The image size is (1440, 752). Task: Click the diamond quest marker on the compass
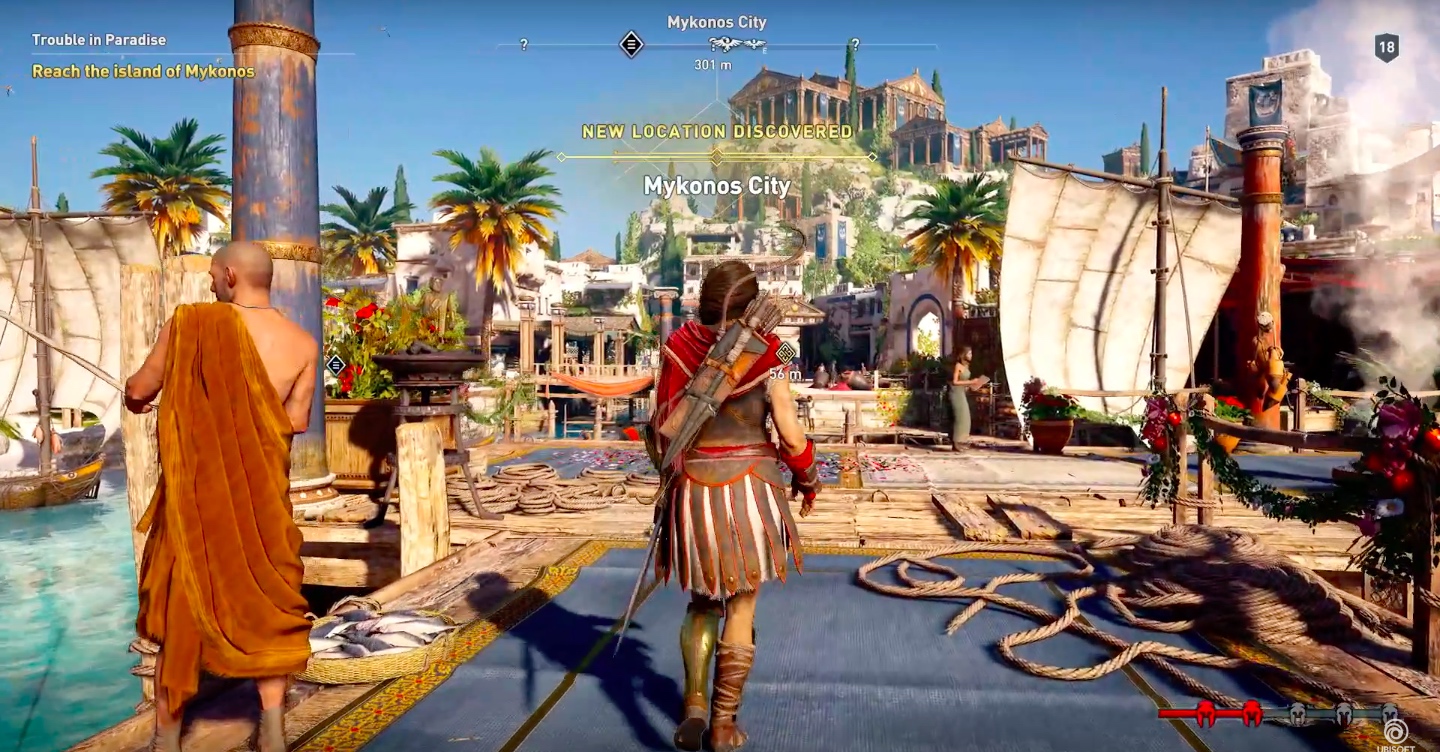pyautogui.click(x=631, y=44)
